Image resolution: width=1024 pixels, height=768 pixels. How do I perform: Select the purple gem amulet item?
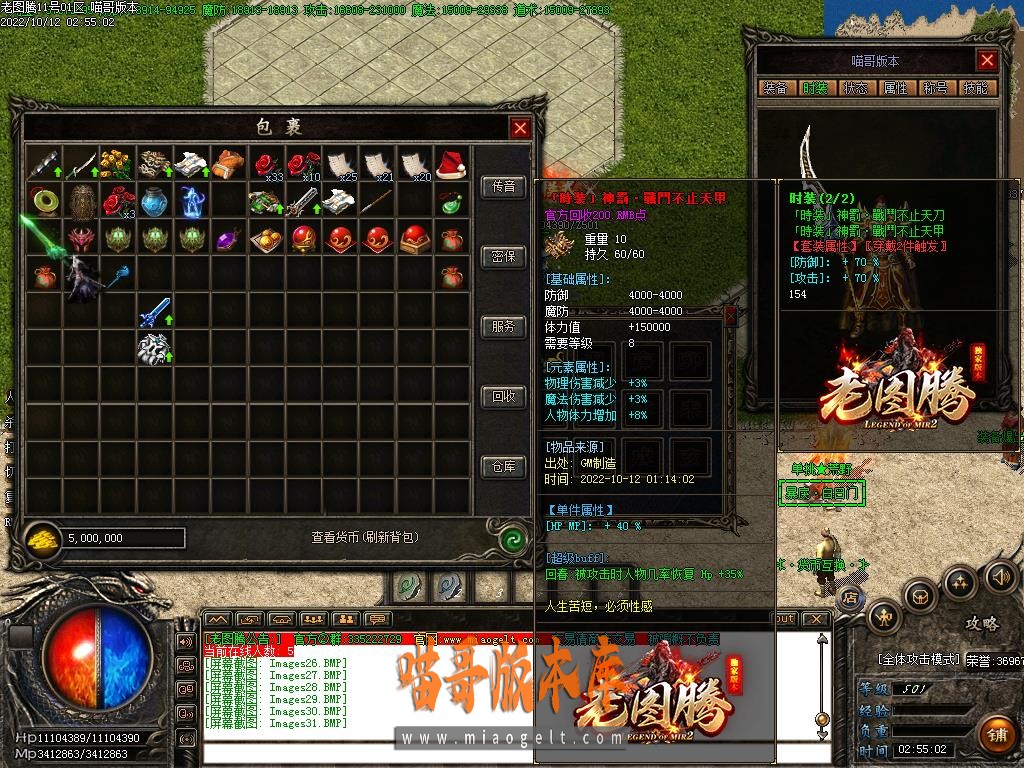tap(228, 240)
